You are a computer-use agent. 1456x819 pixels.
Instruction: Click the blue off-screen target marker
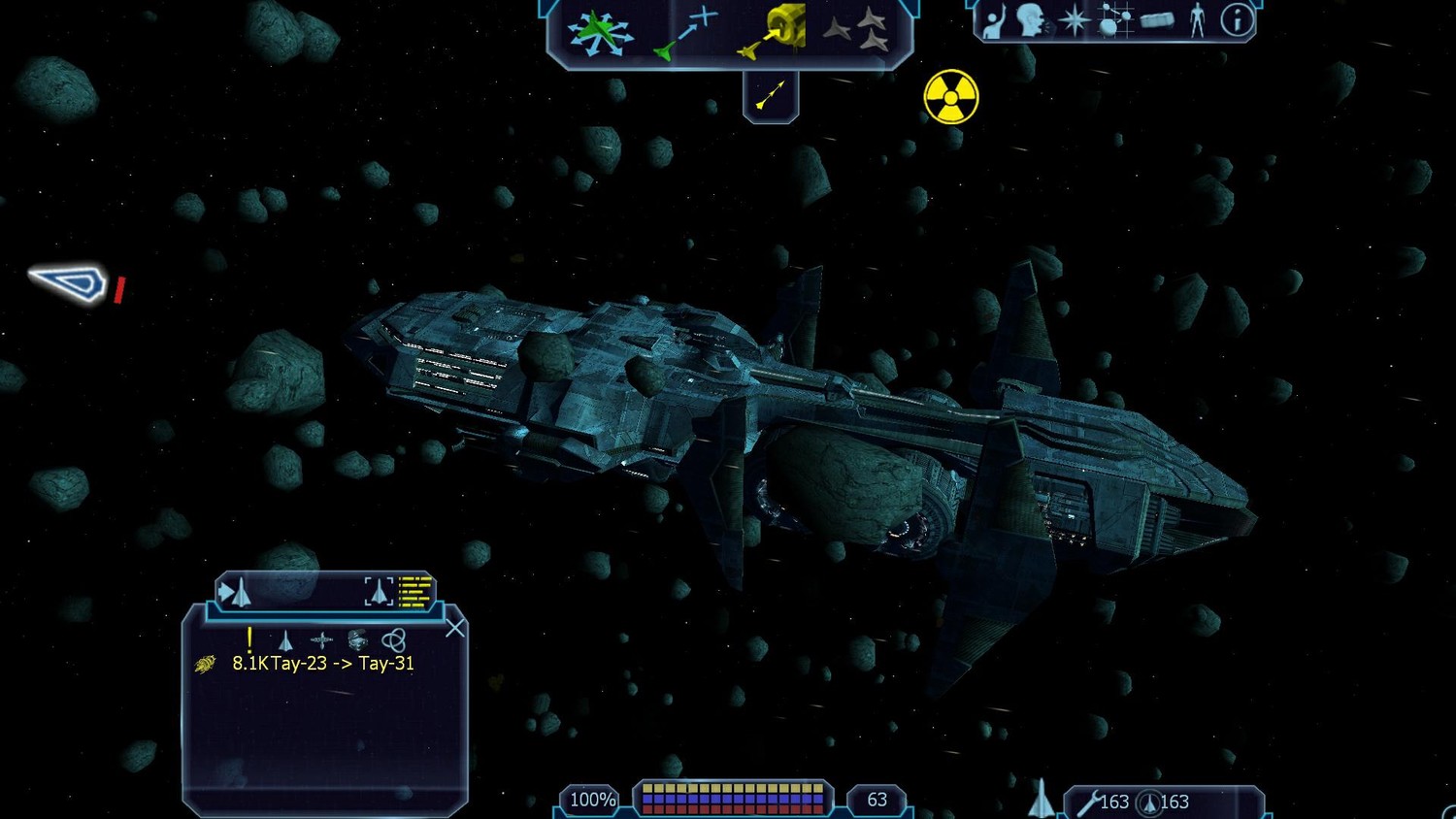tap(70, 283)
